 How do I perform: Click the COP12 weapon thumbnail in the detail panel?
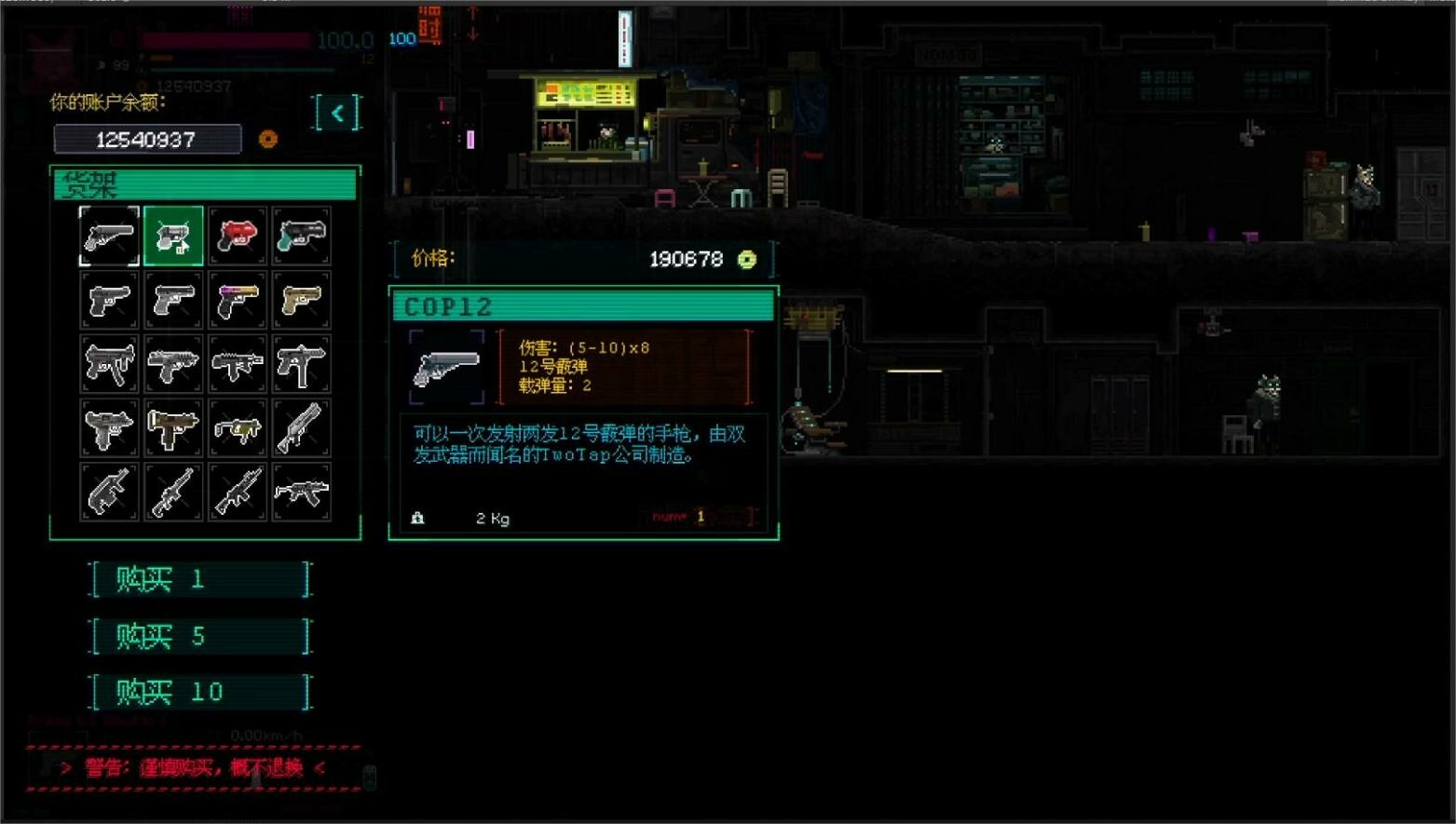(x=448, y=367)
